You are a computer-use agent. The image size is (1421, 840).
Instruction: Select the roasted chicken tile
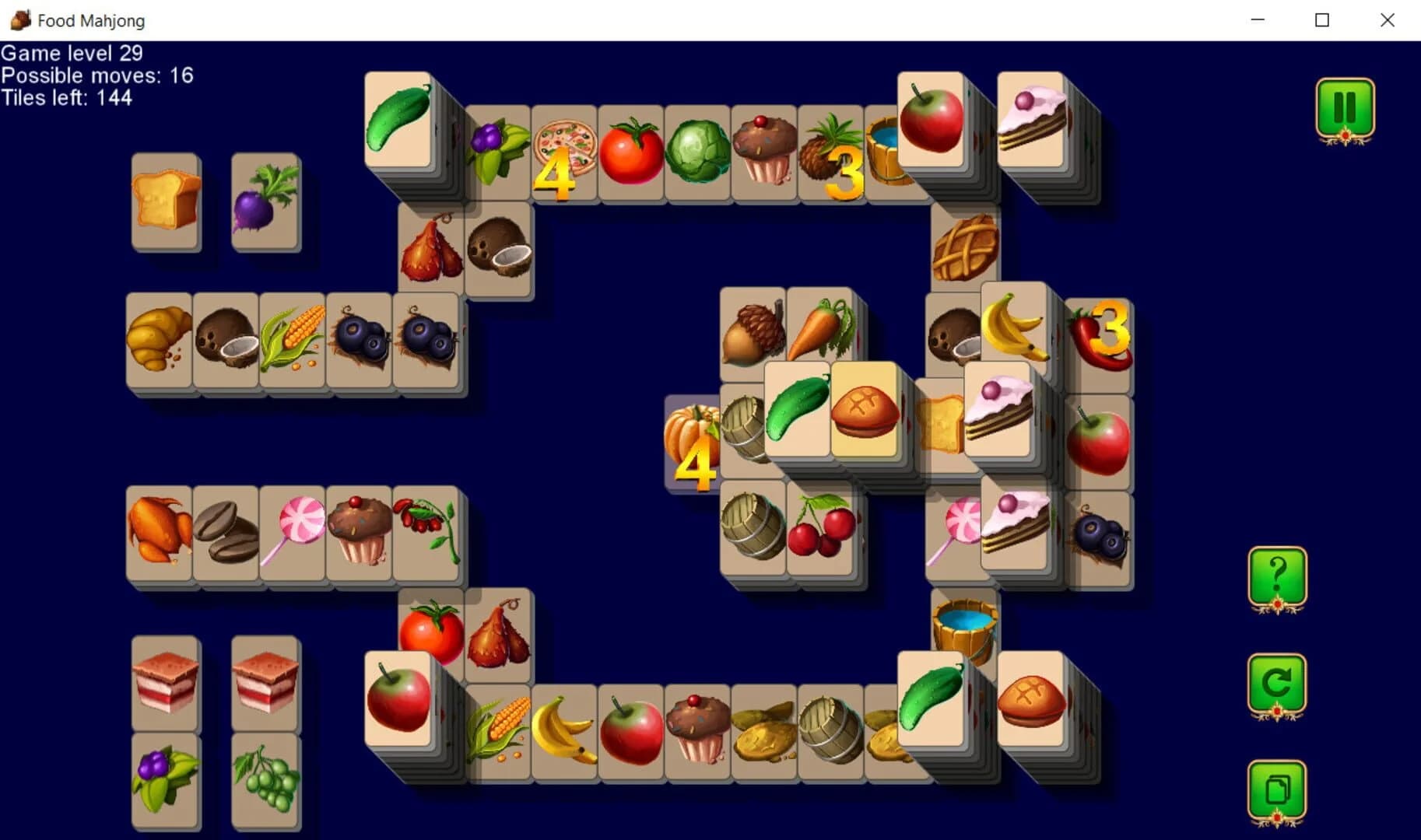(158, 533)
